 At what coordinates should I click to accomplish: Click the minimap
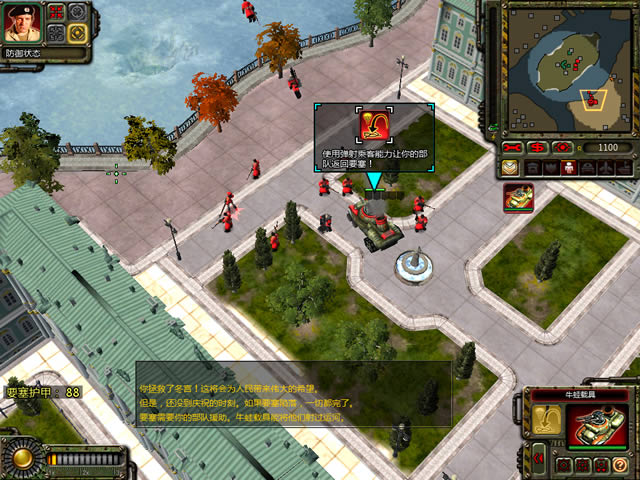coord(566,68)
